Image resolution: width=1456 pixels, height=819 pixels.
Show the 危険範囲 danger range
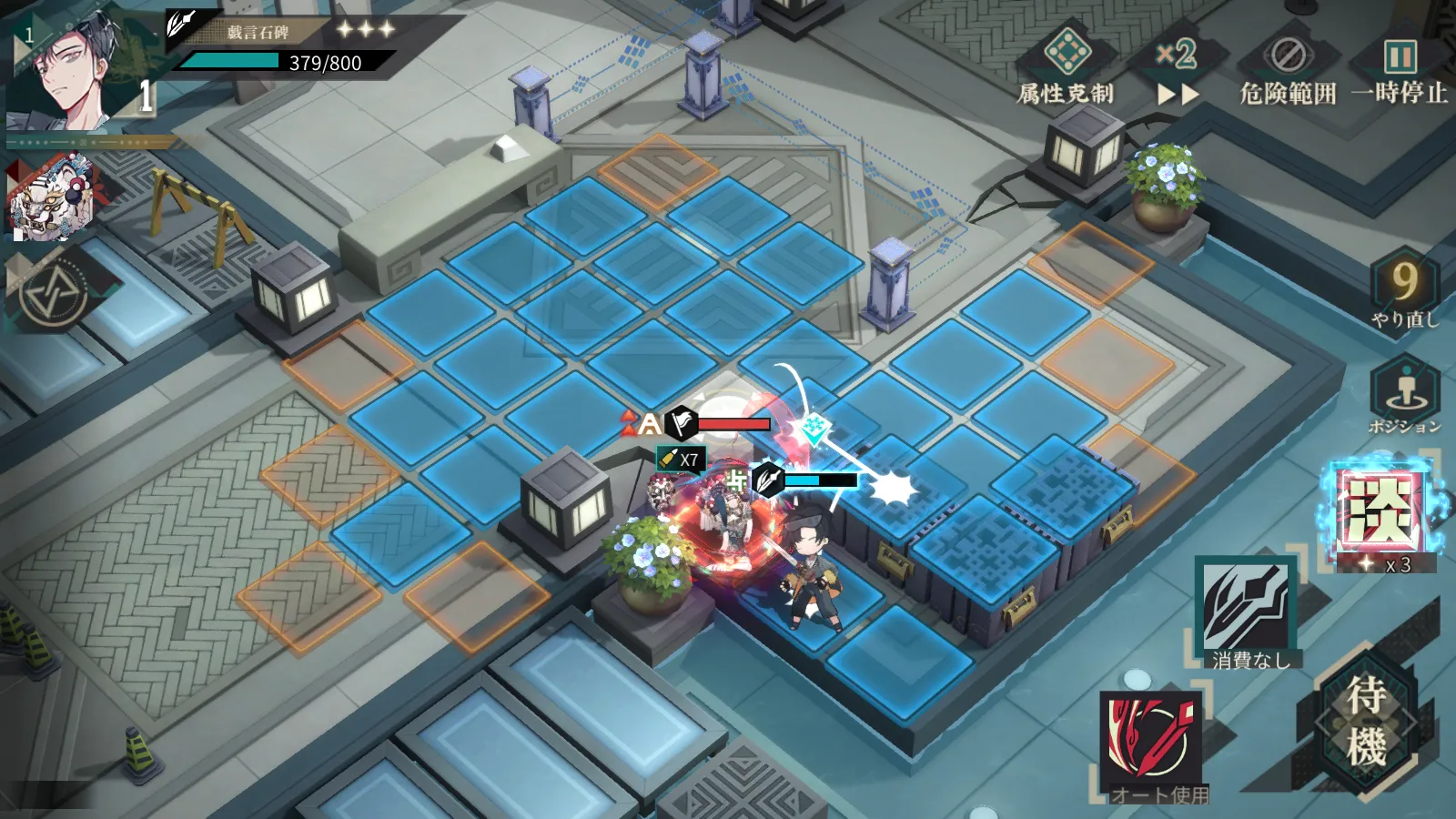(1288, 69)
